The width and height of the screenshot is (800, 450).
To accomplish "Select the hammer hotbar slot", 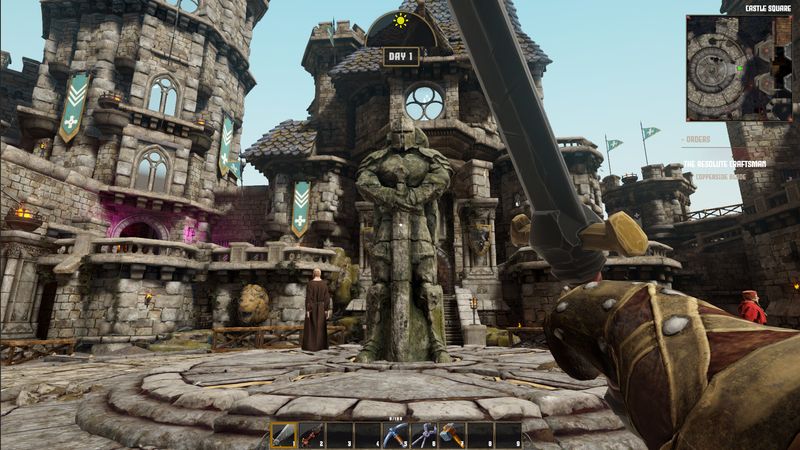I will click(453, 435).
